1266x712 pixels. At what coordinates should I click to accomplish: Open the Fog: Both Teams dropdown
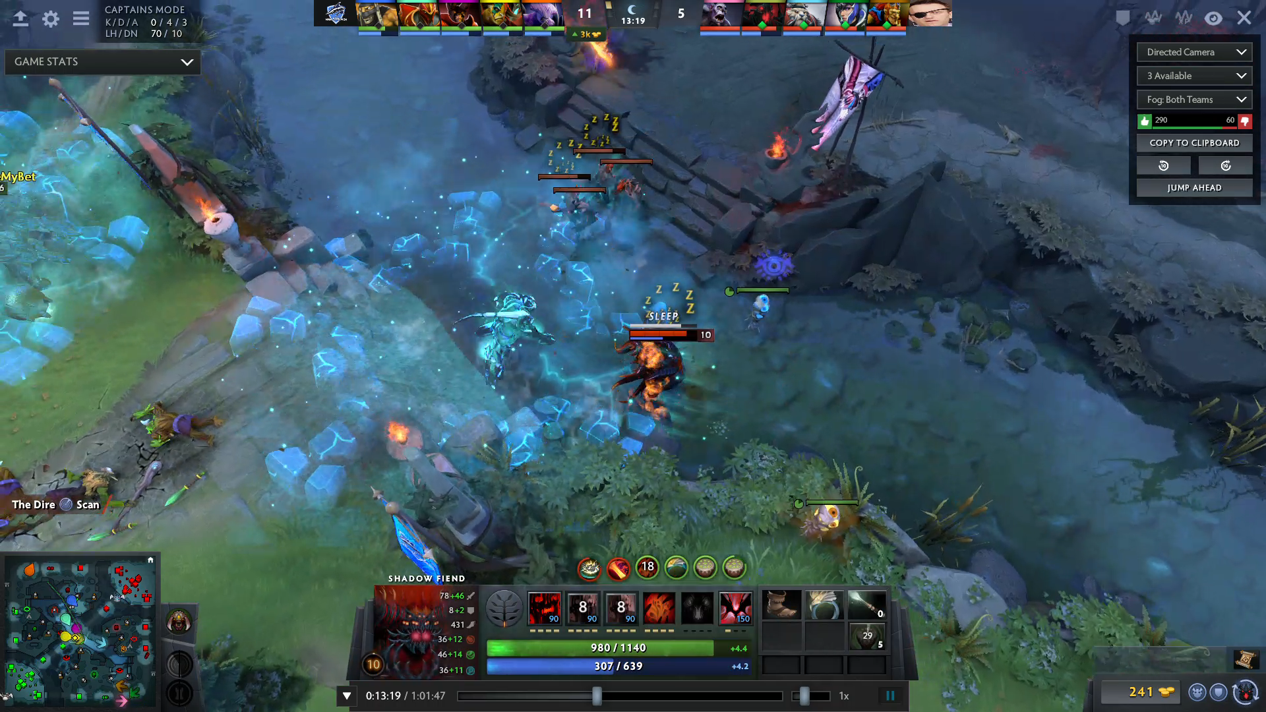point(1194,100)
